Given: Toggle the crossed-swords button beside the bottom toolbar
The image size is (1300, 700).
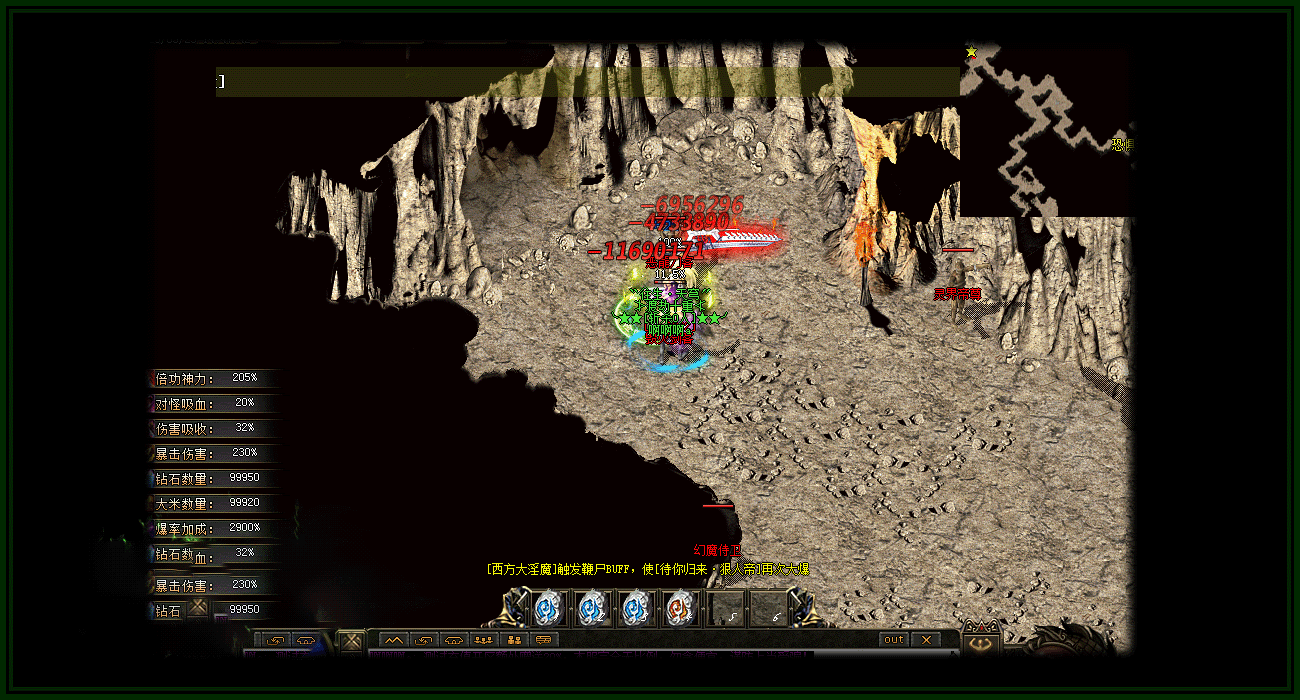Looking at the screenshot, I should 351,640.
